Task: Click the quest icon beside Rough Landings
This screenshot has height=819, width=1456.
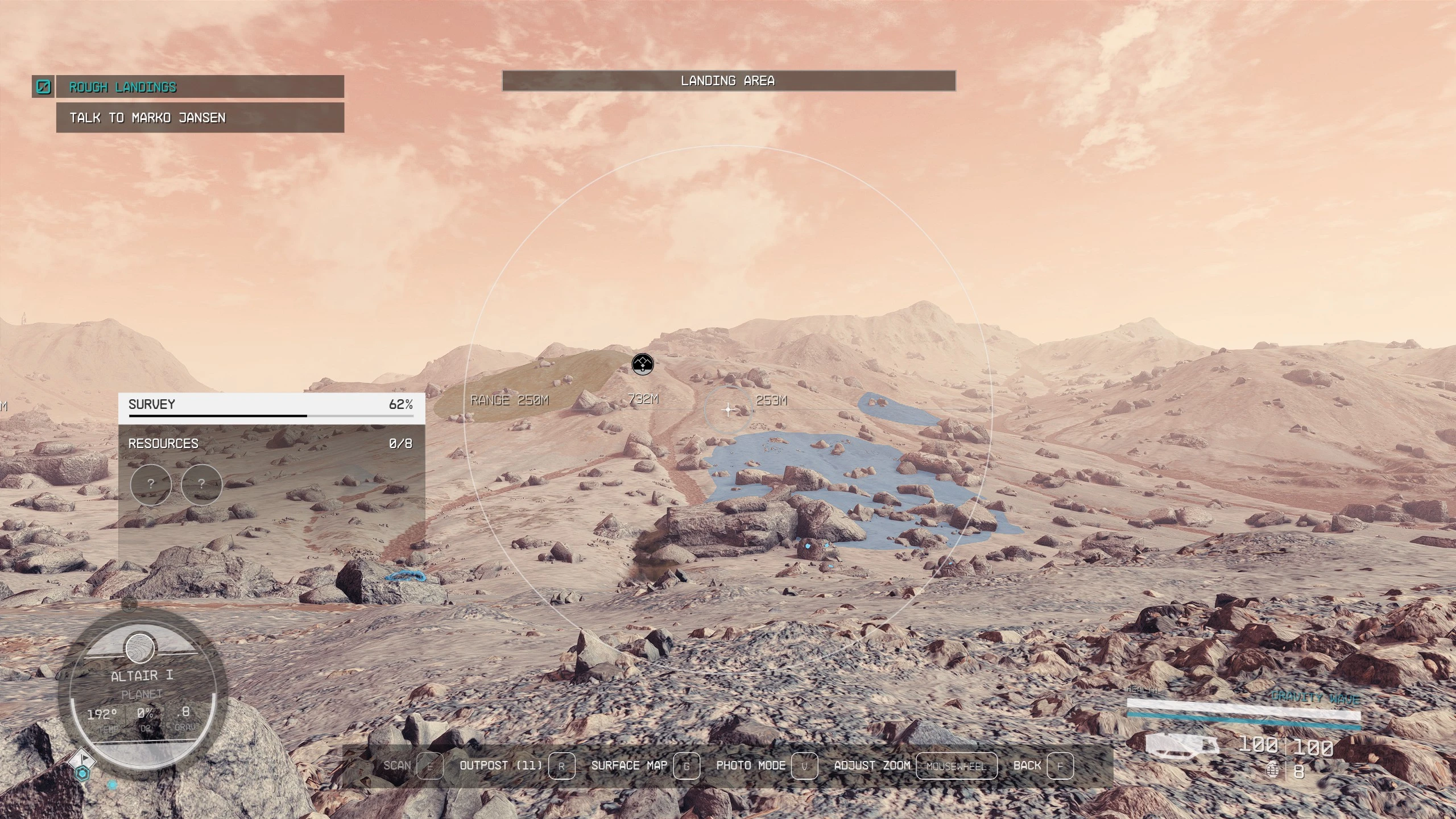Action: click(x=43, y=87)
